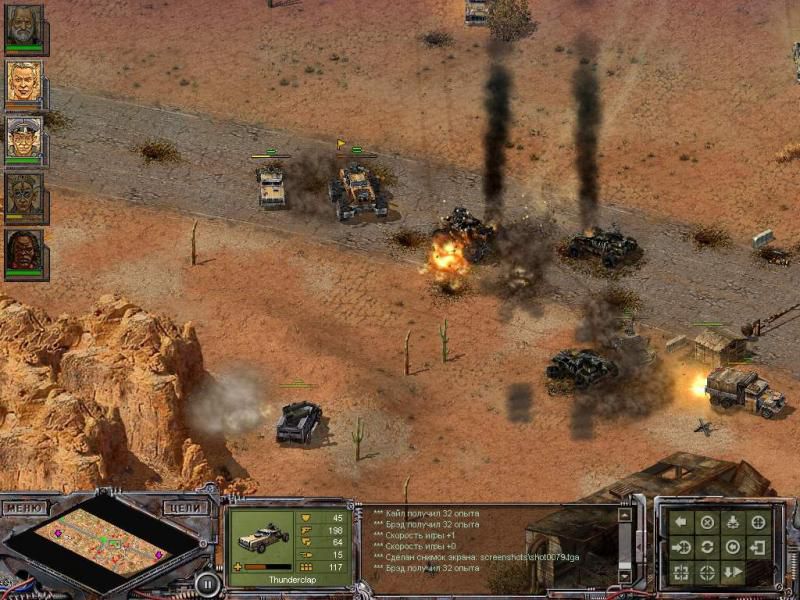The height and width of the screenshot is (600, 800).
Task: Select the grey-bearded old man portrait
Action: (x=24, y=27)
